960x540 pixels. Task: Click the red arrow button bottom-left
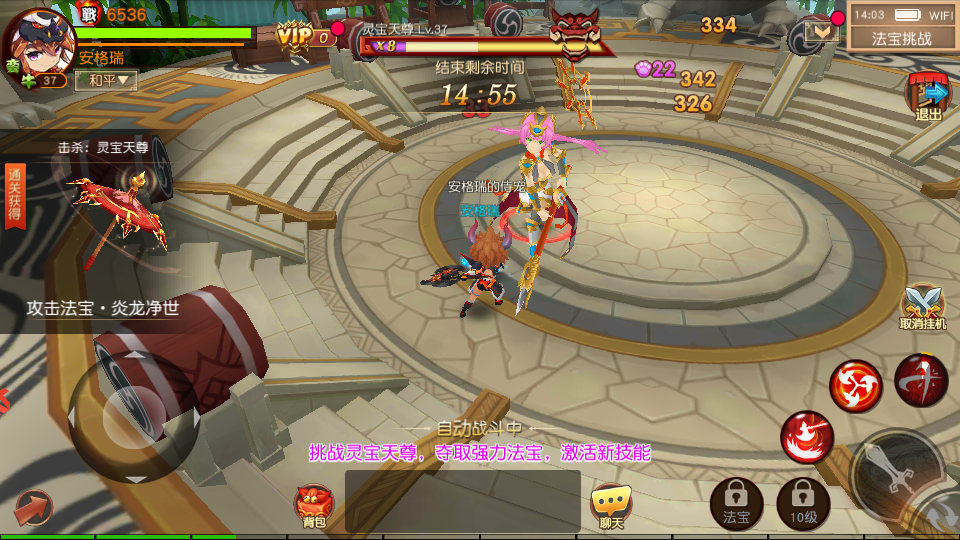(x=32, y=508)
